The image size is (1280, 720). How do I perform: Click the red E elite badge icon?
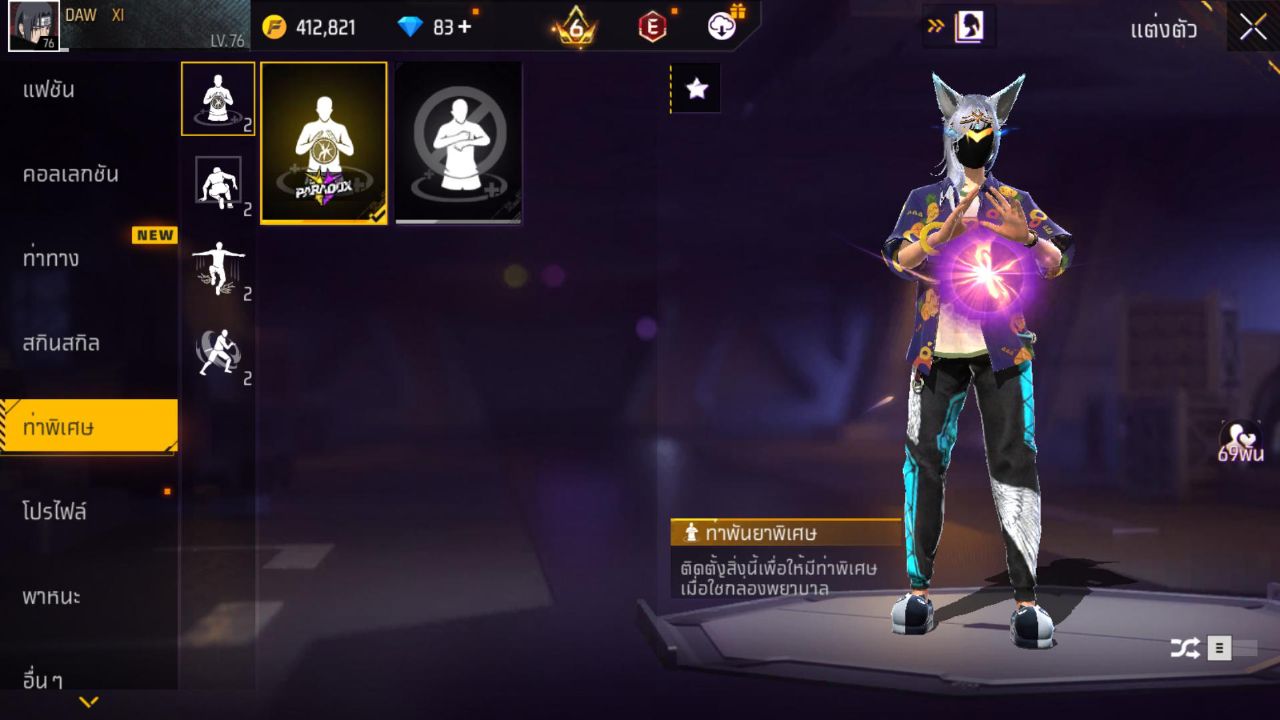pyautogui.click(x=655, y=27)
